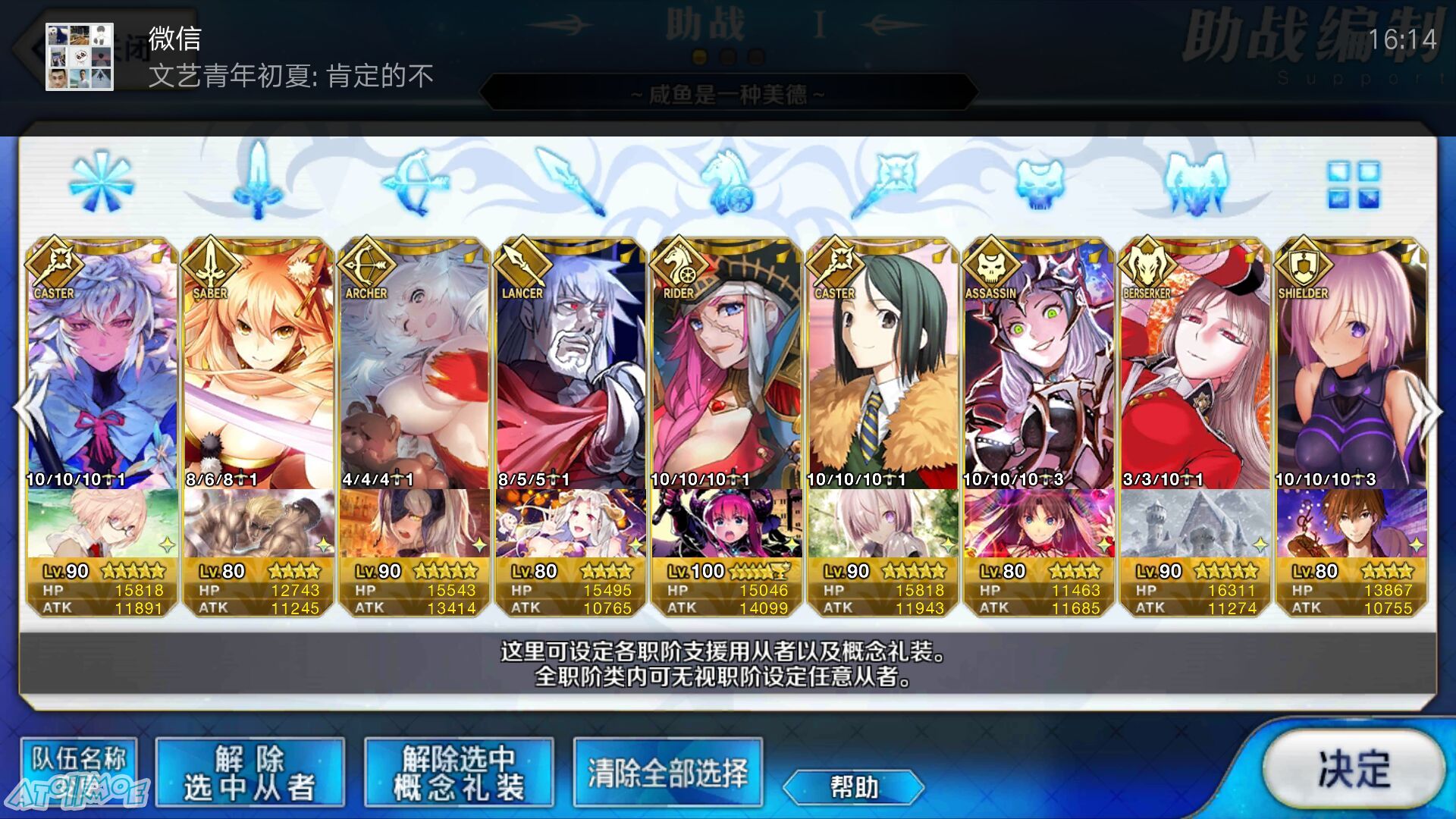Open the 帮助 help button
1456x819 pixels.
(853, 786)
